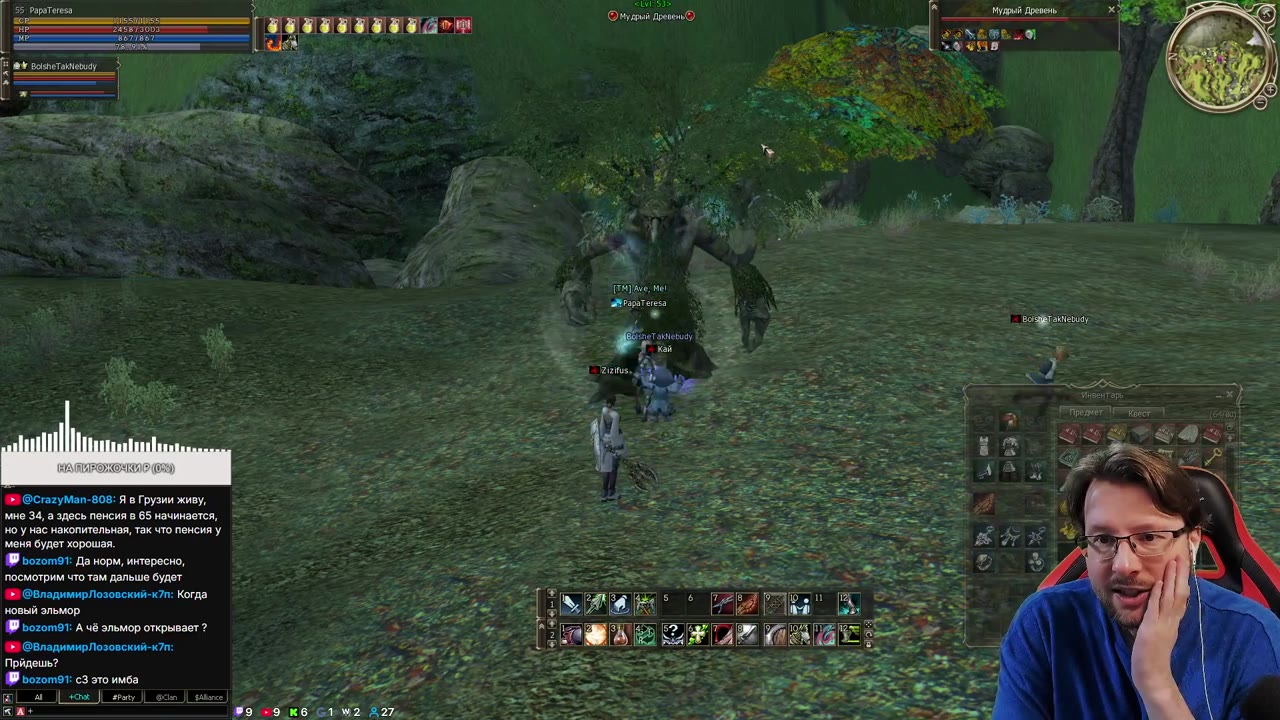Activate the green cross healing skill
The image size is (1280, 720).
point(698,635)
